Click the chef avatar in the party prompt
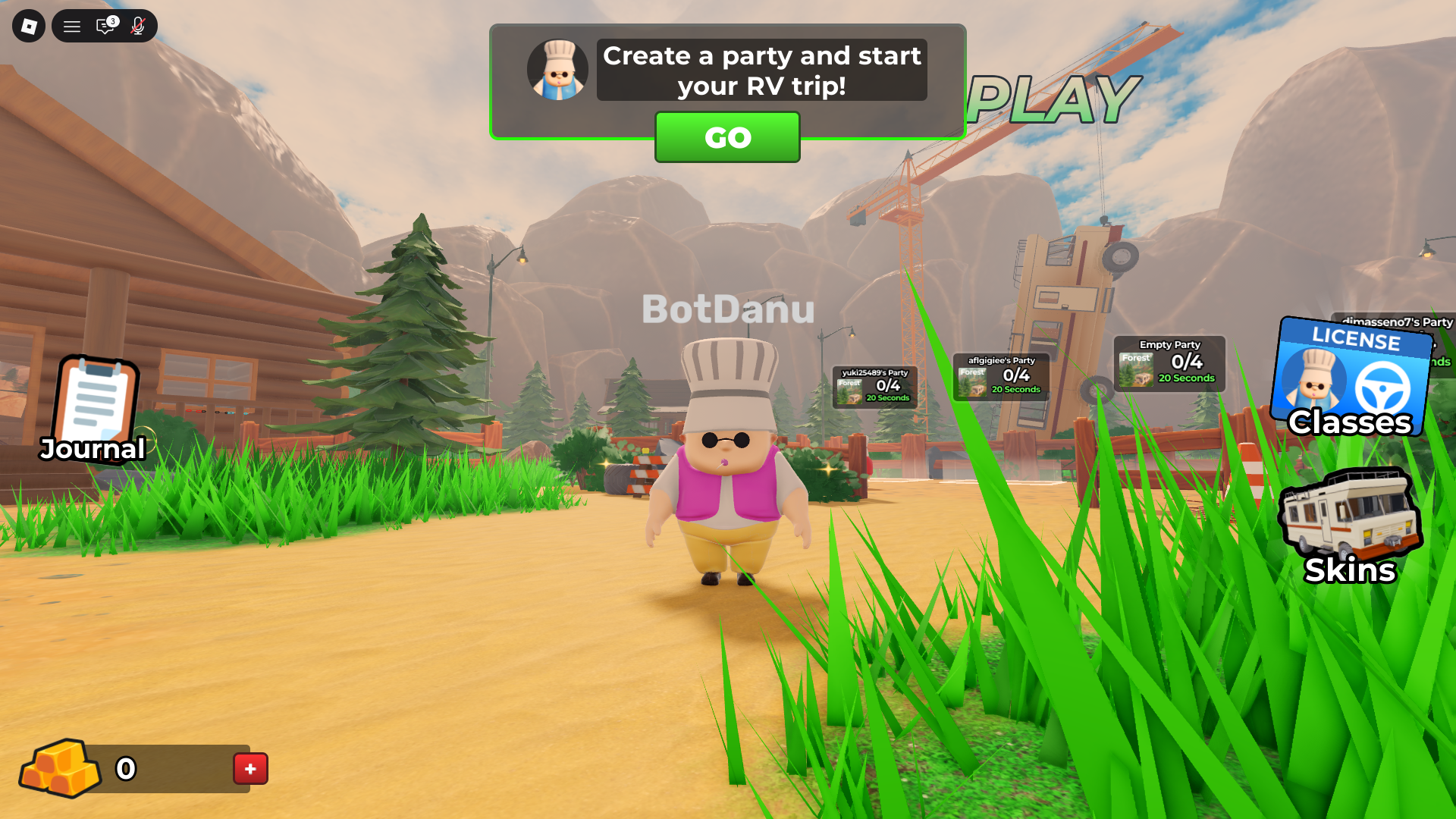This screenshot has height=819, width=1456. pos(557,69)
